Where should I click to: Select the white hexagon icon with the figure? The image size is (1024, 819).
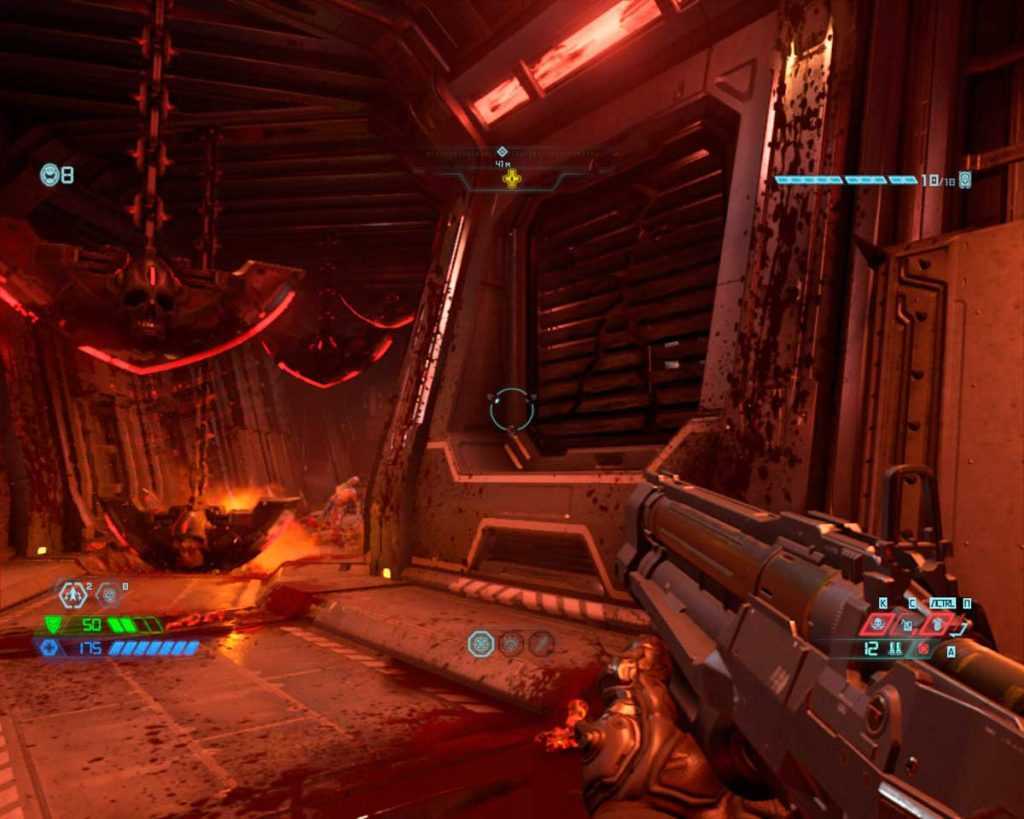click(x=73, y=595)
